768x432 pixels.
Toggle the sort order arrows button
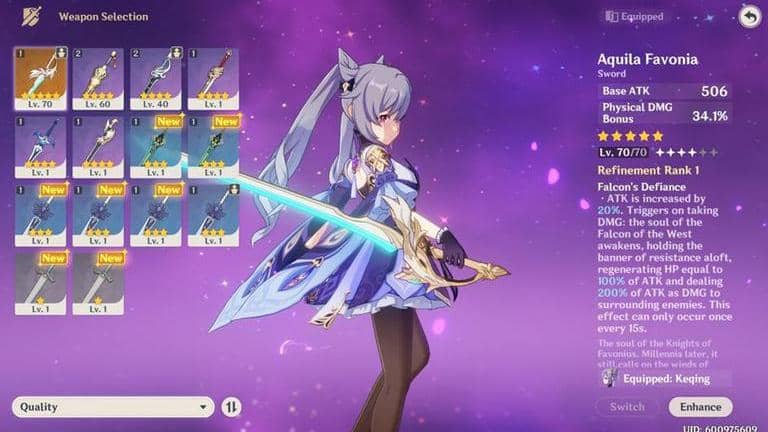coord(231,407)
